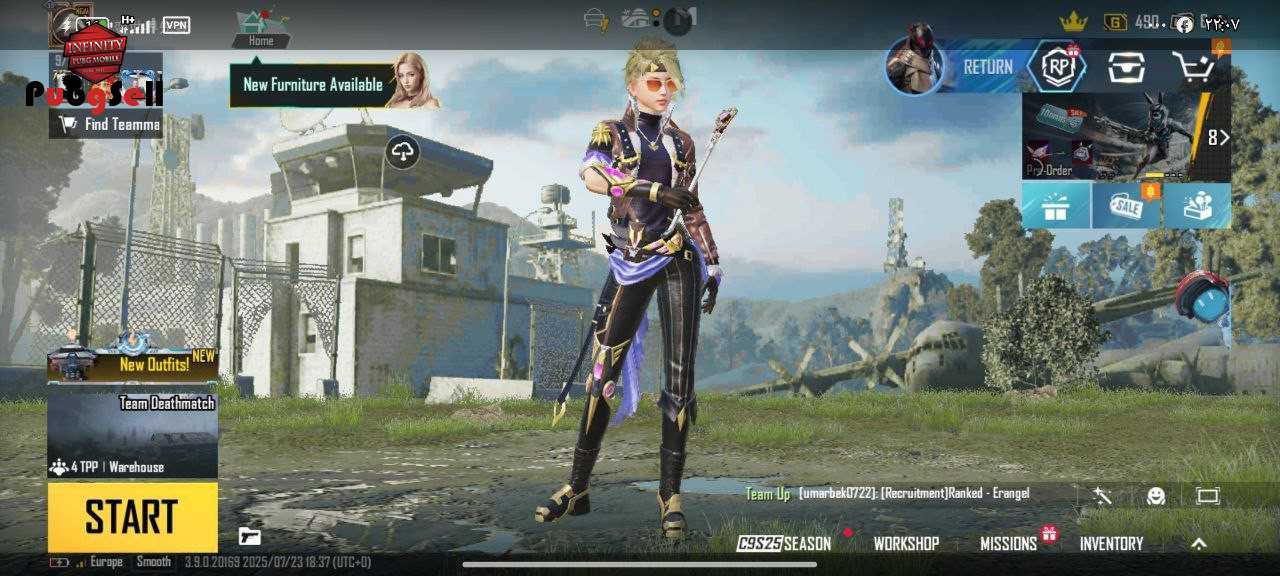Open the gift box rewards tile

[x=1055, y=206]
